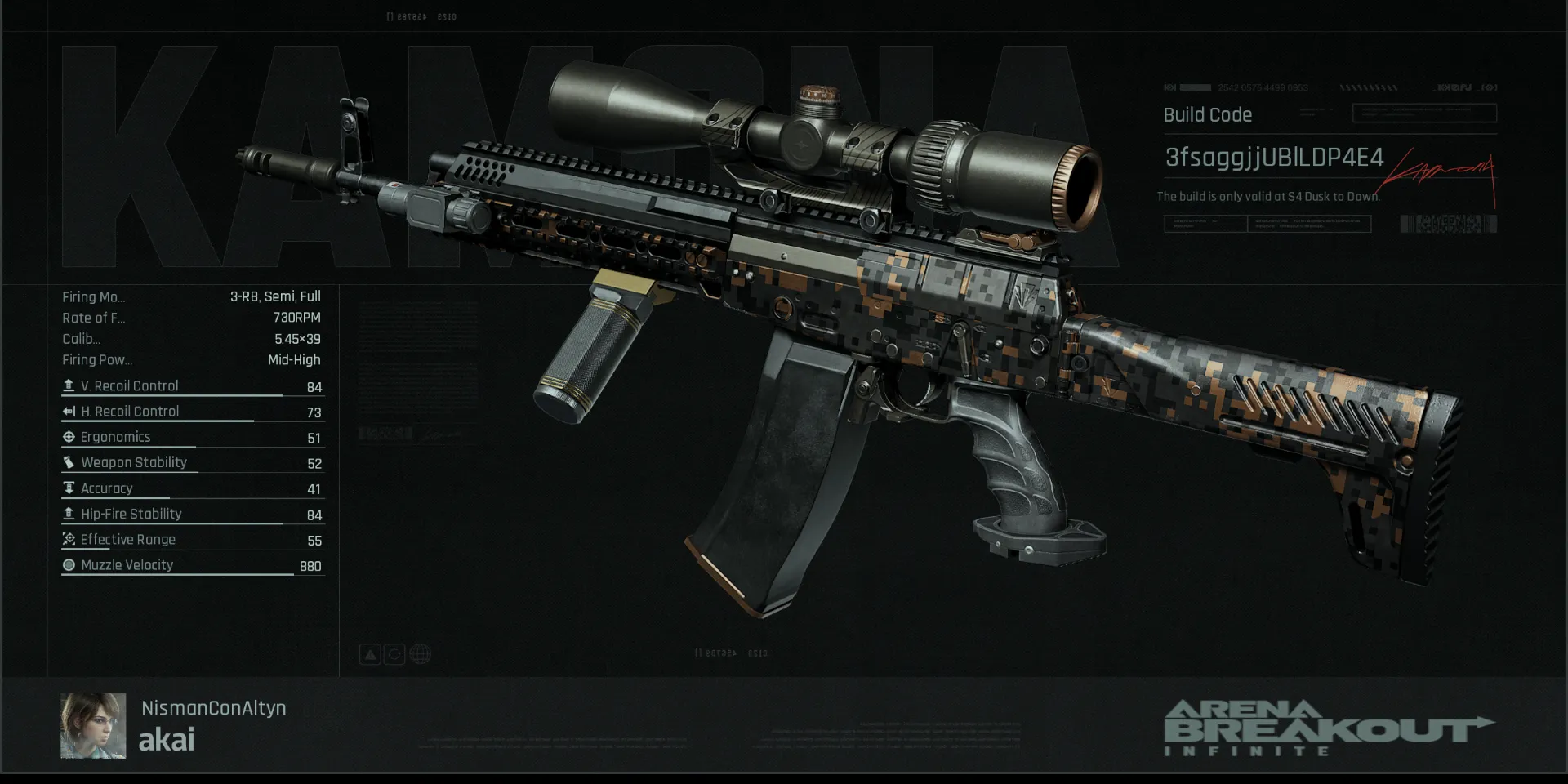Click the Effective Range icon
The height and width of the screenshot is (784, 1568).
[x=69, y=539]
